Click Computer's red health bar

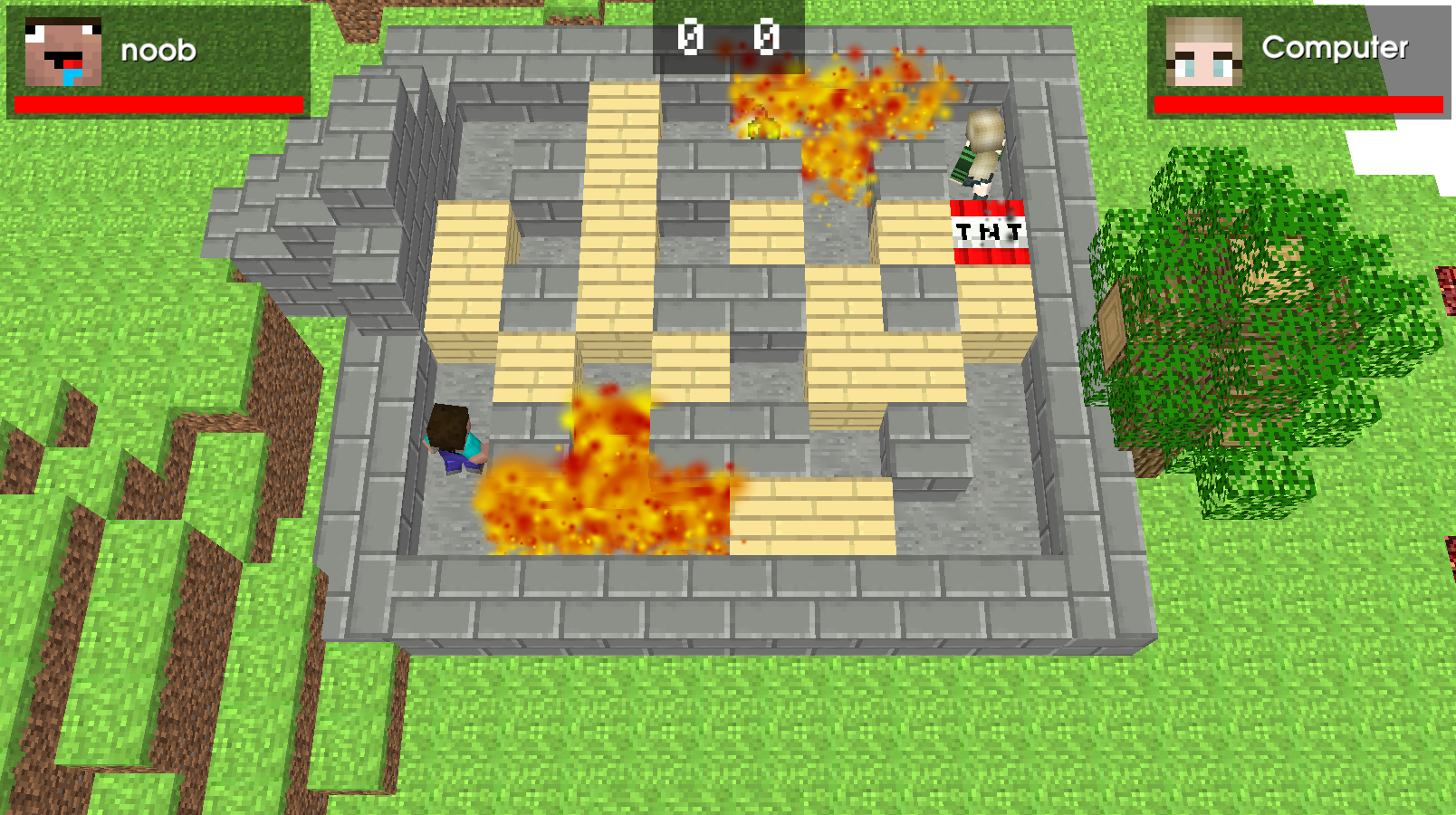coord(1295,102)
